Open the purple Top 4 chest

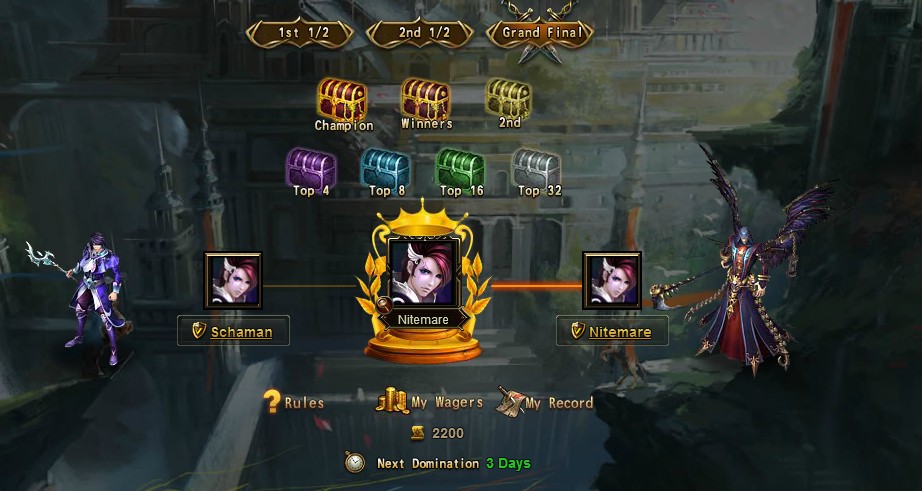(x=310, y=167)
